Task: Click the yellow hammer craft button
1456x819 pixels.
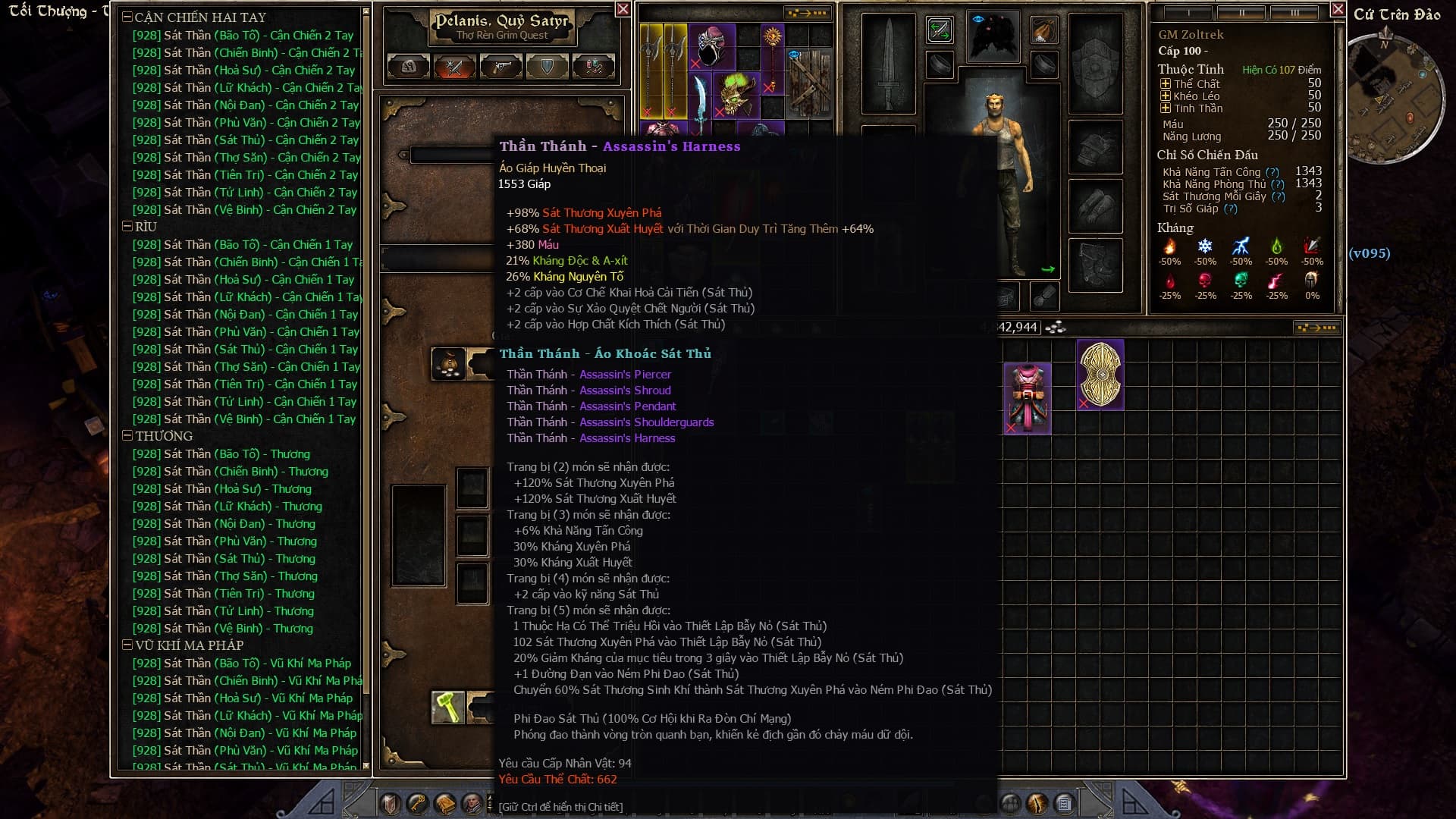Action: [448, 708]
